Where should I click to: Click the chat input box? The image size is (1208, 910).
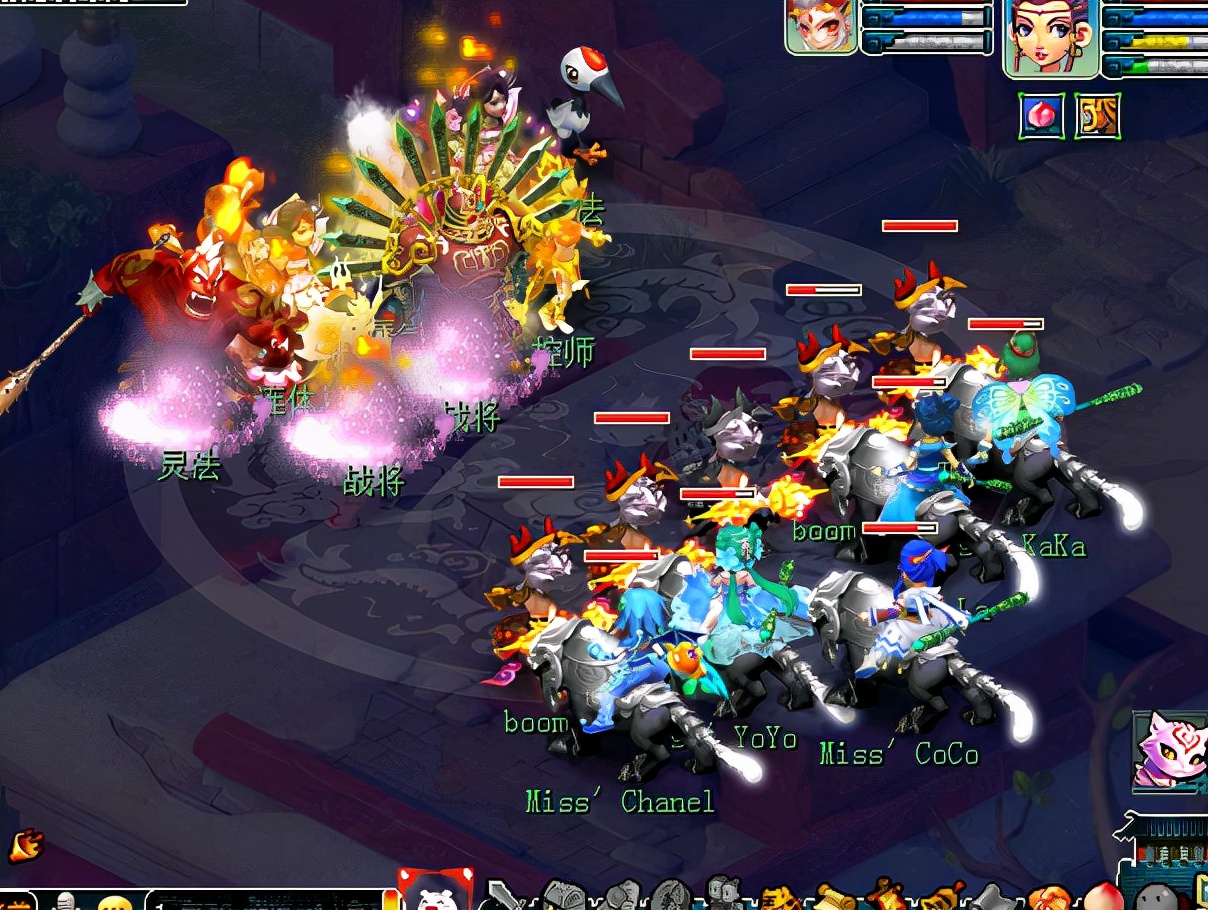click(265, 900)
